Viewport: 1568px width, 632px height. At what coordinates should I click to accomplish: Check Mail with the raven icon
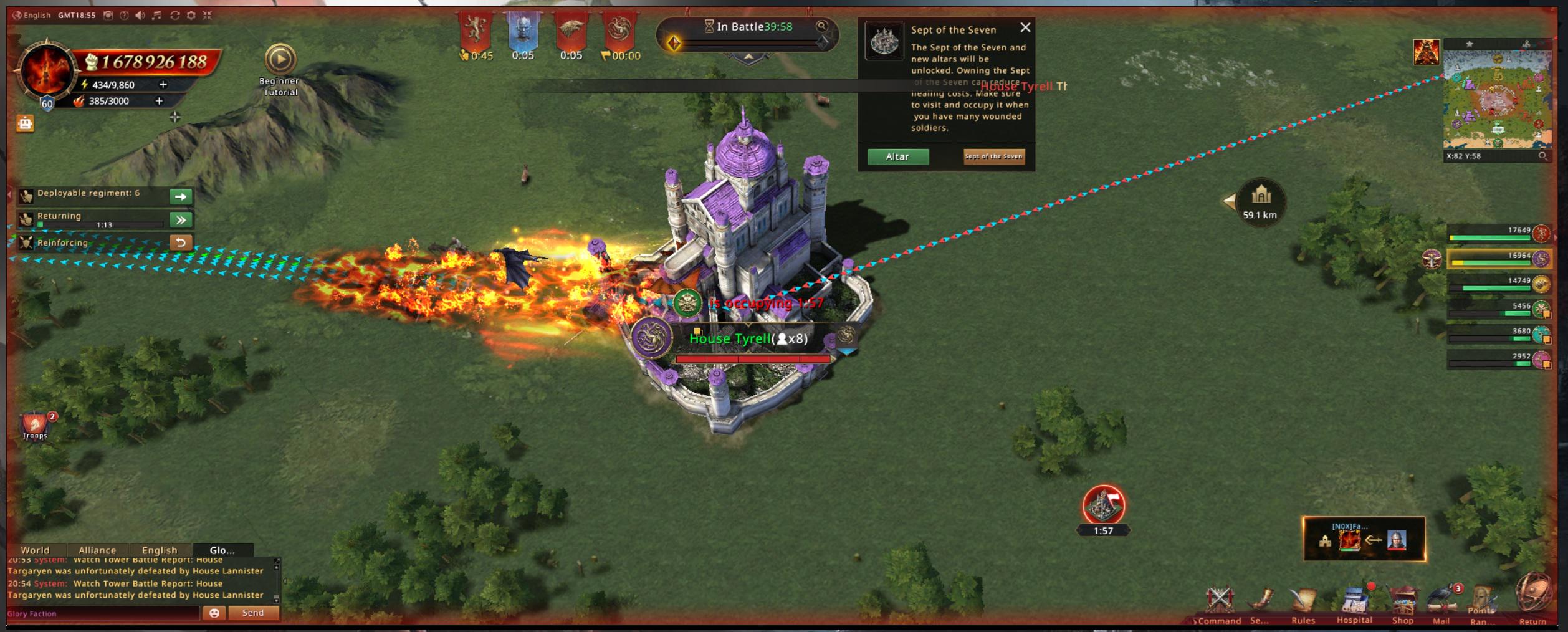click(1441, 603)
